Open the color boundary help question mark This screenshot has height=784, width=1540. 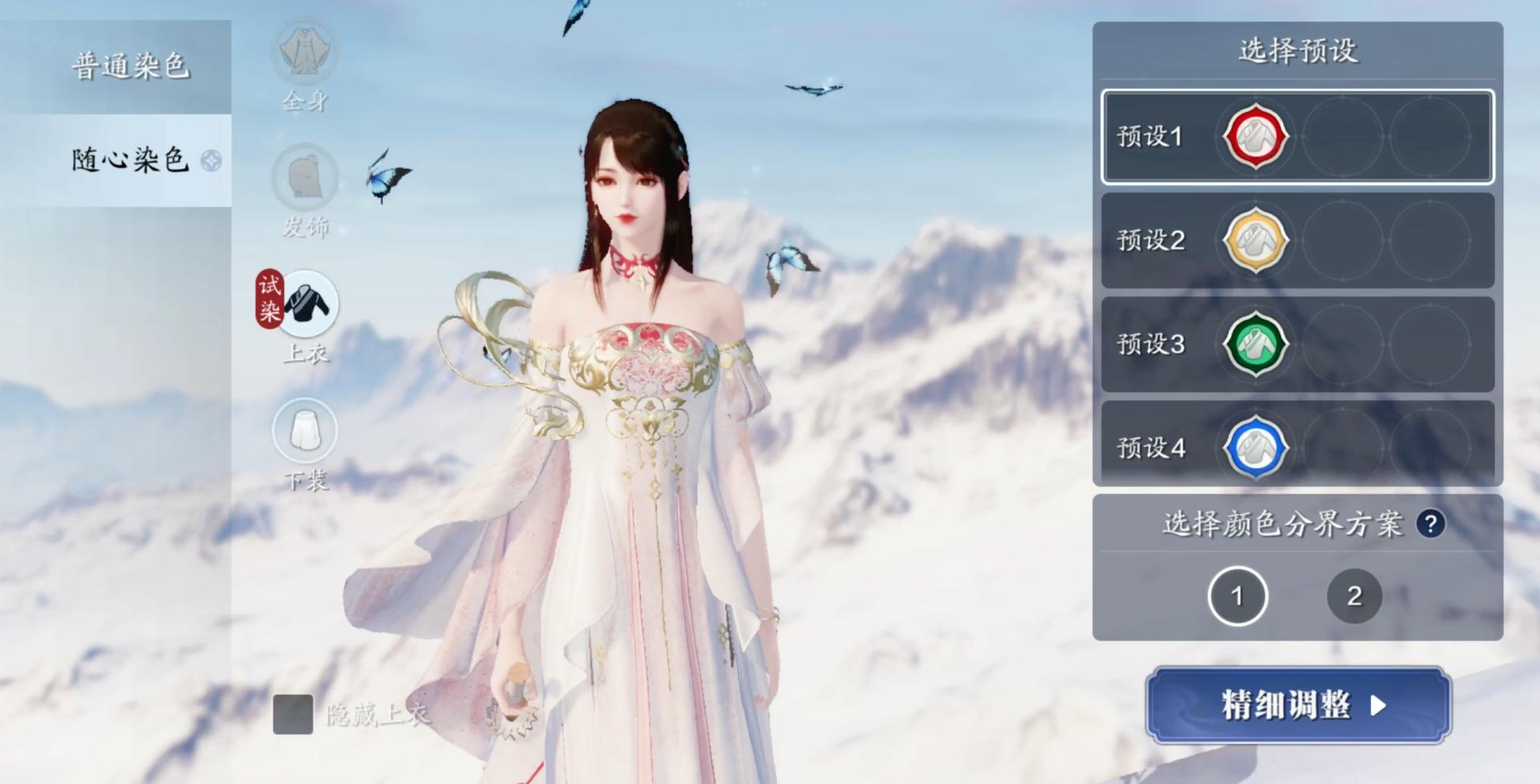(1430, 524)
